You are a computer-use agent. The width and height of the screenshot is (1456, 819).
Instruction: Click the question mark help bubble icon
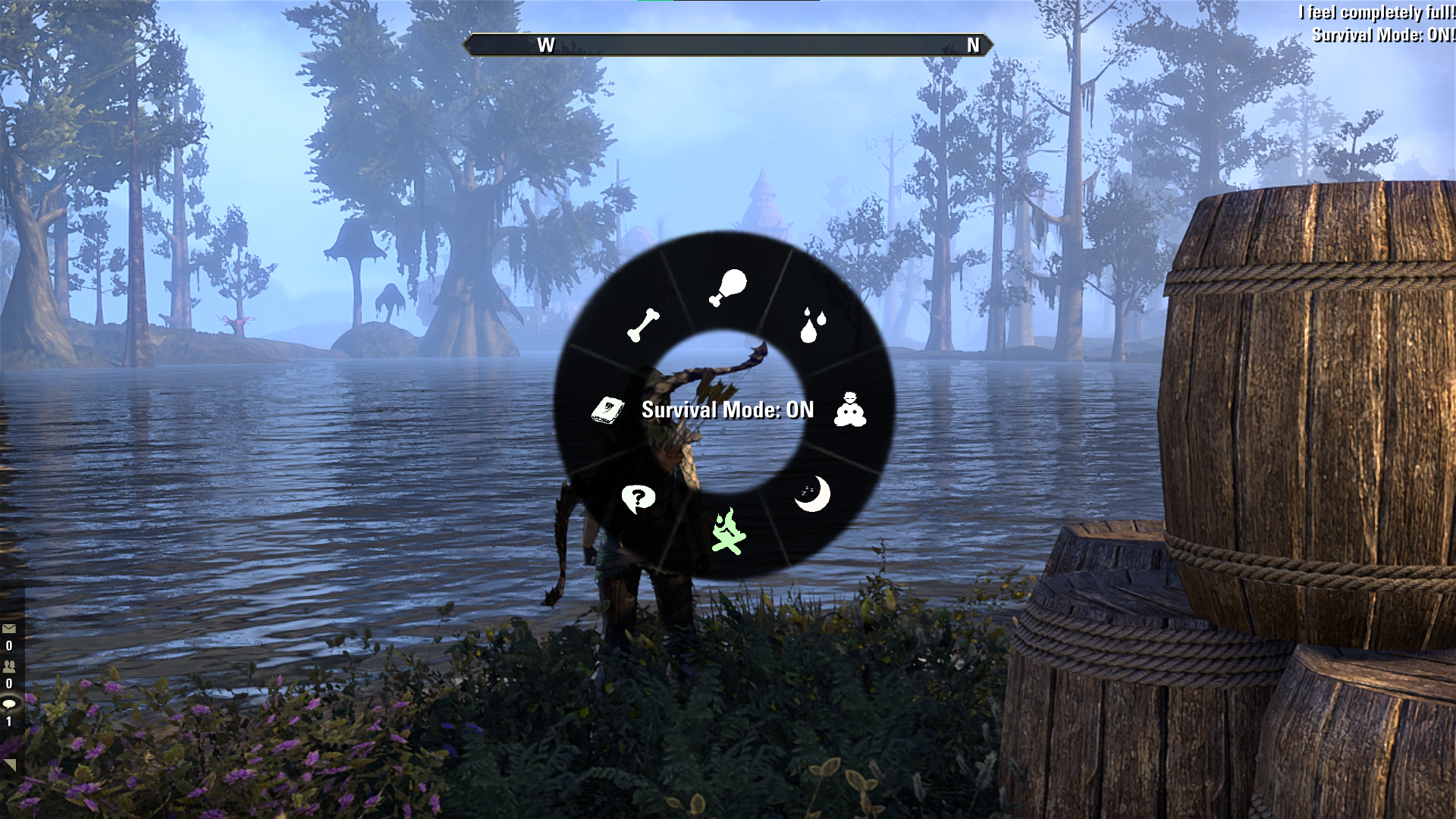[639, 497]
